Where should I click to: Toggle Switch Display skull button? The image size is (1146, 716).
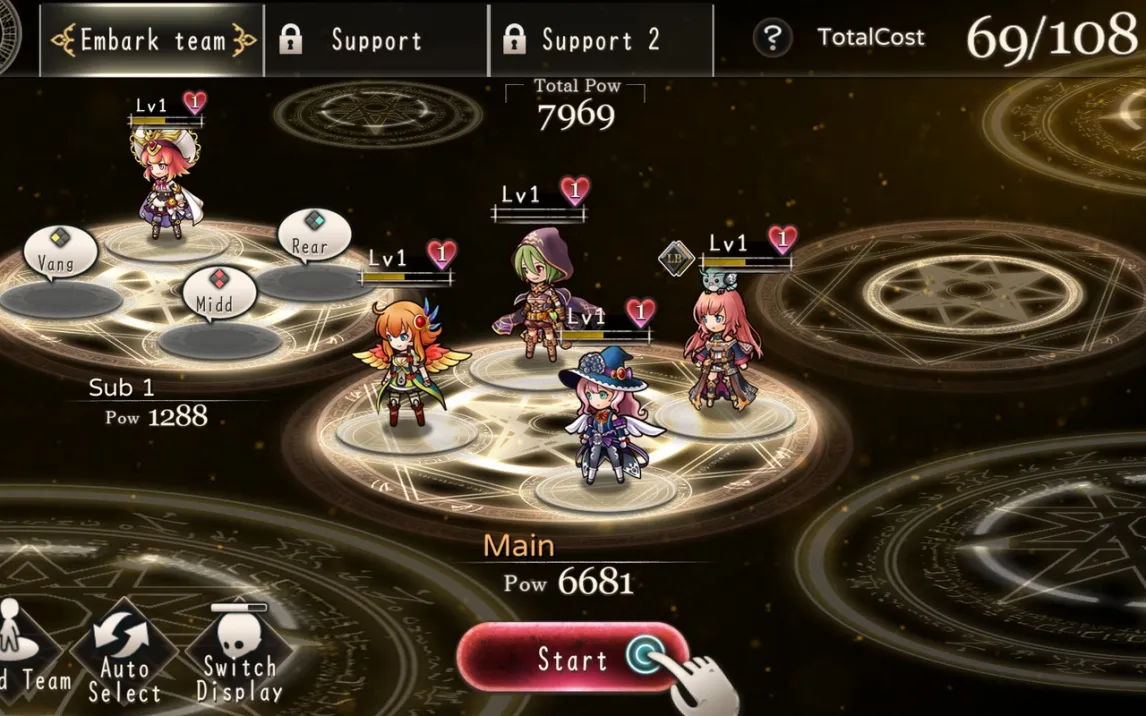(x=240, y=655)
